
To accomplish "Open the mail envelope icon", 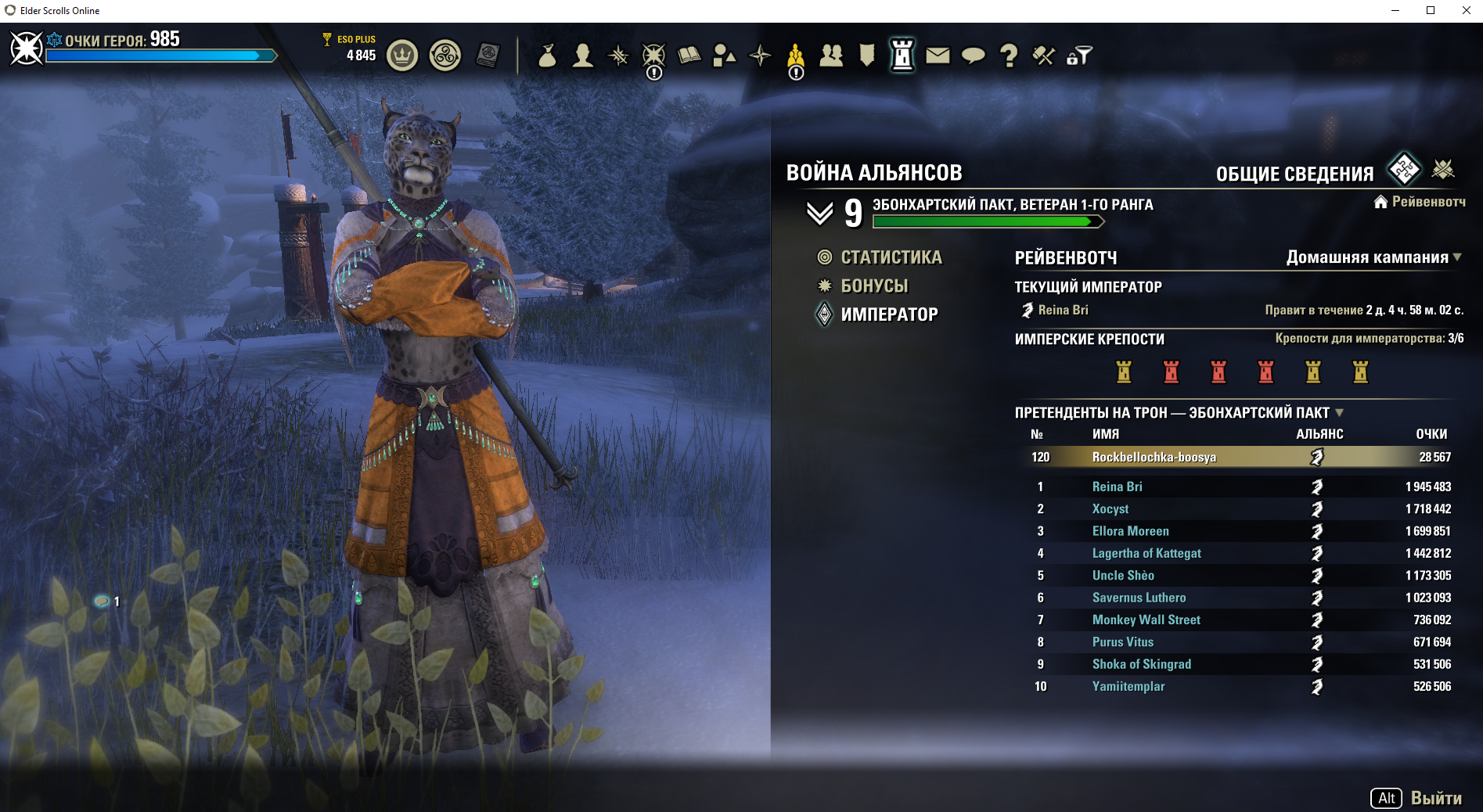I will pos(938,56).
